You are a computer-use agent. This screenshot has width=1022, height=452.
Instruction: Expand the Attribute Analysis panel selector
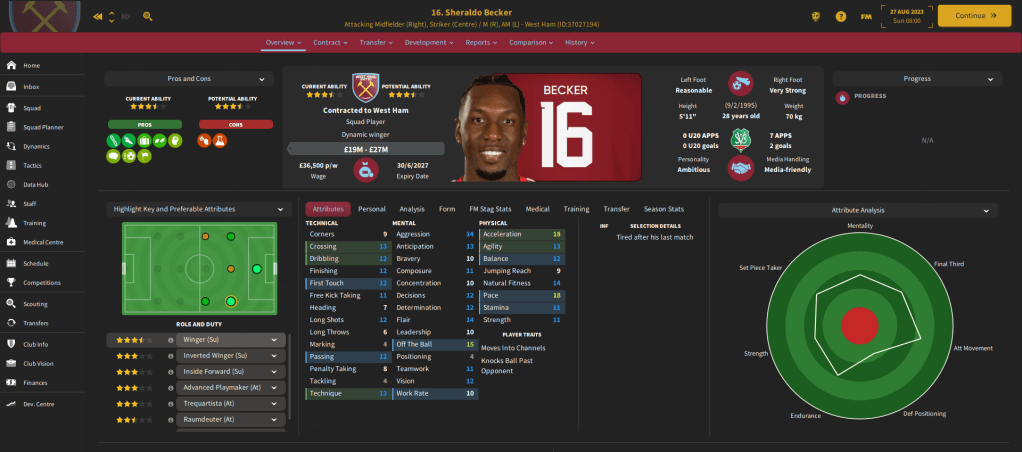pyautogui.click(x=858, y=211)
